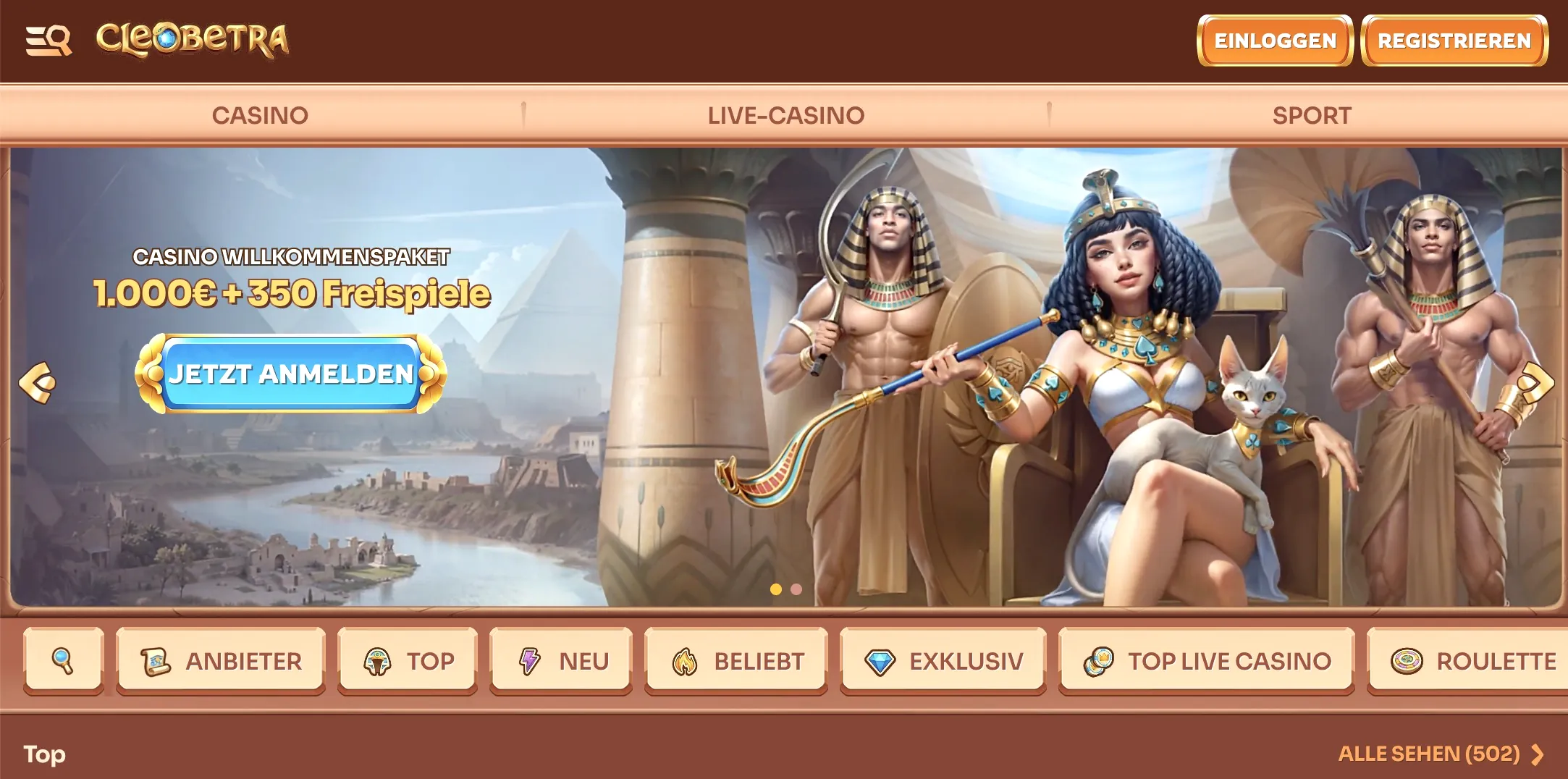This screenshot has width=1568, height=779.
Task: Toggle the Beliebt games filter
Action: (x=736, y=660)
